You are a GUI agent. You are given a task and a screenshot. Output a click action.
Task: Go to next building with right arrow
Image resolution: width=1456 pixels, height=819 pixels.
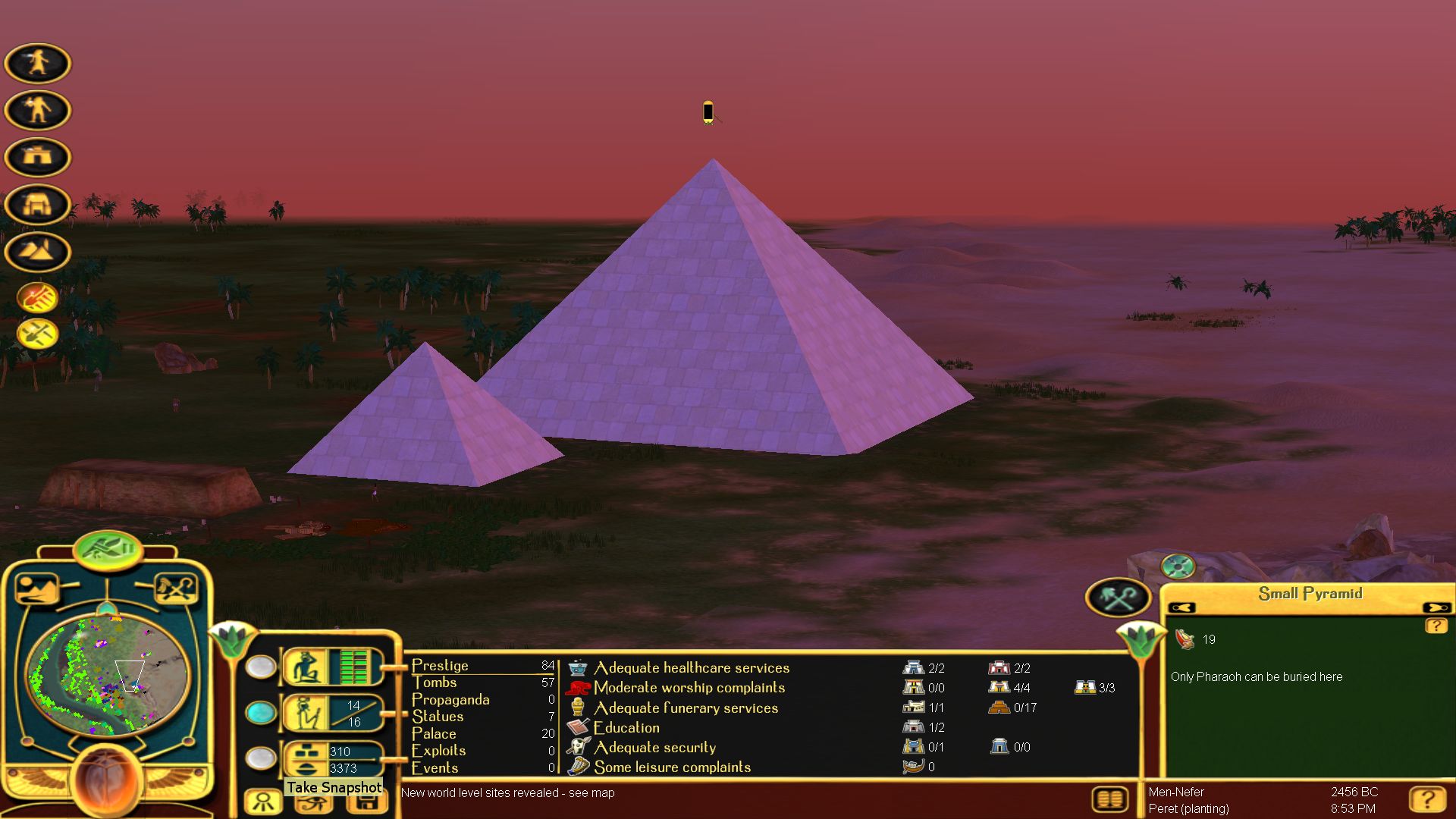point(1436,607)
